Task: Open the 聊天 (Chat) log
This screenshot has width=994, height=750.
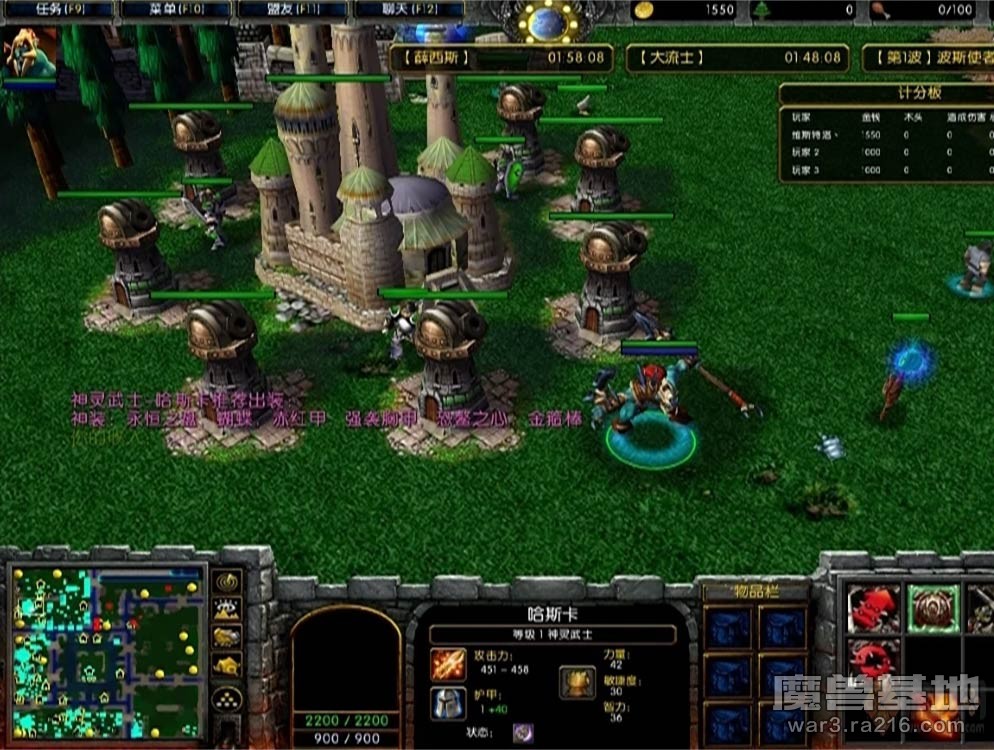Action: pos(409,10)
